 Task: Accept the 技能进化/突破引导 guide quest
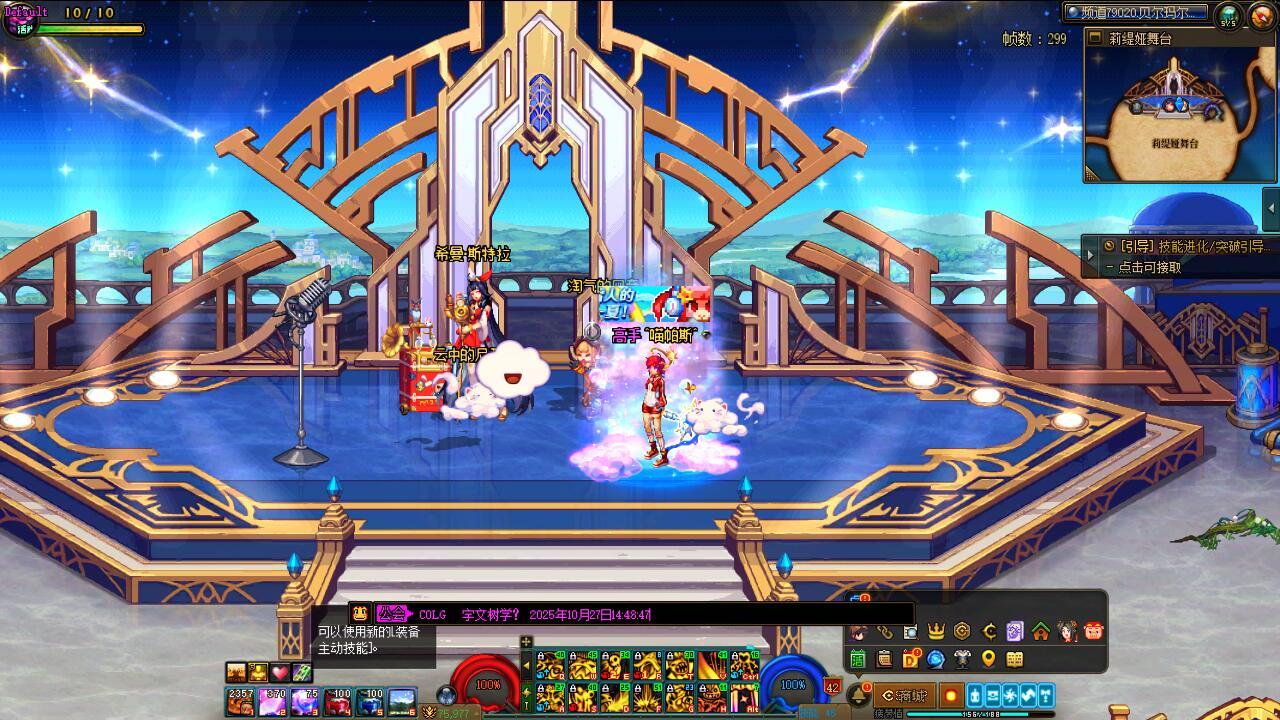1180,256
